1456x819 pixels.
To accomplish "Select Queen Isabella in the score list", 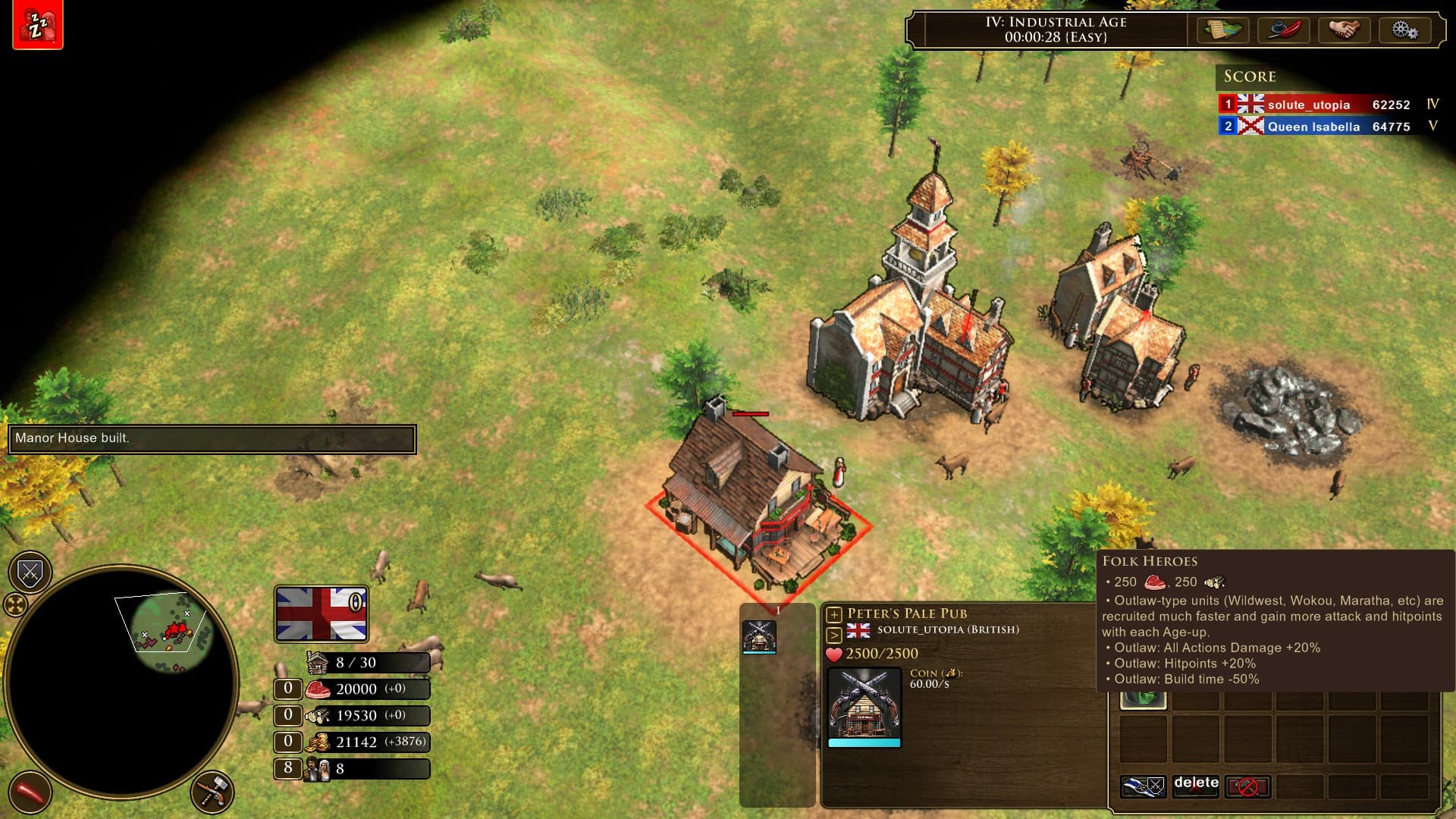I will [1313, 127].
